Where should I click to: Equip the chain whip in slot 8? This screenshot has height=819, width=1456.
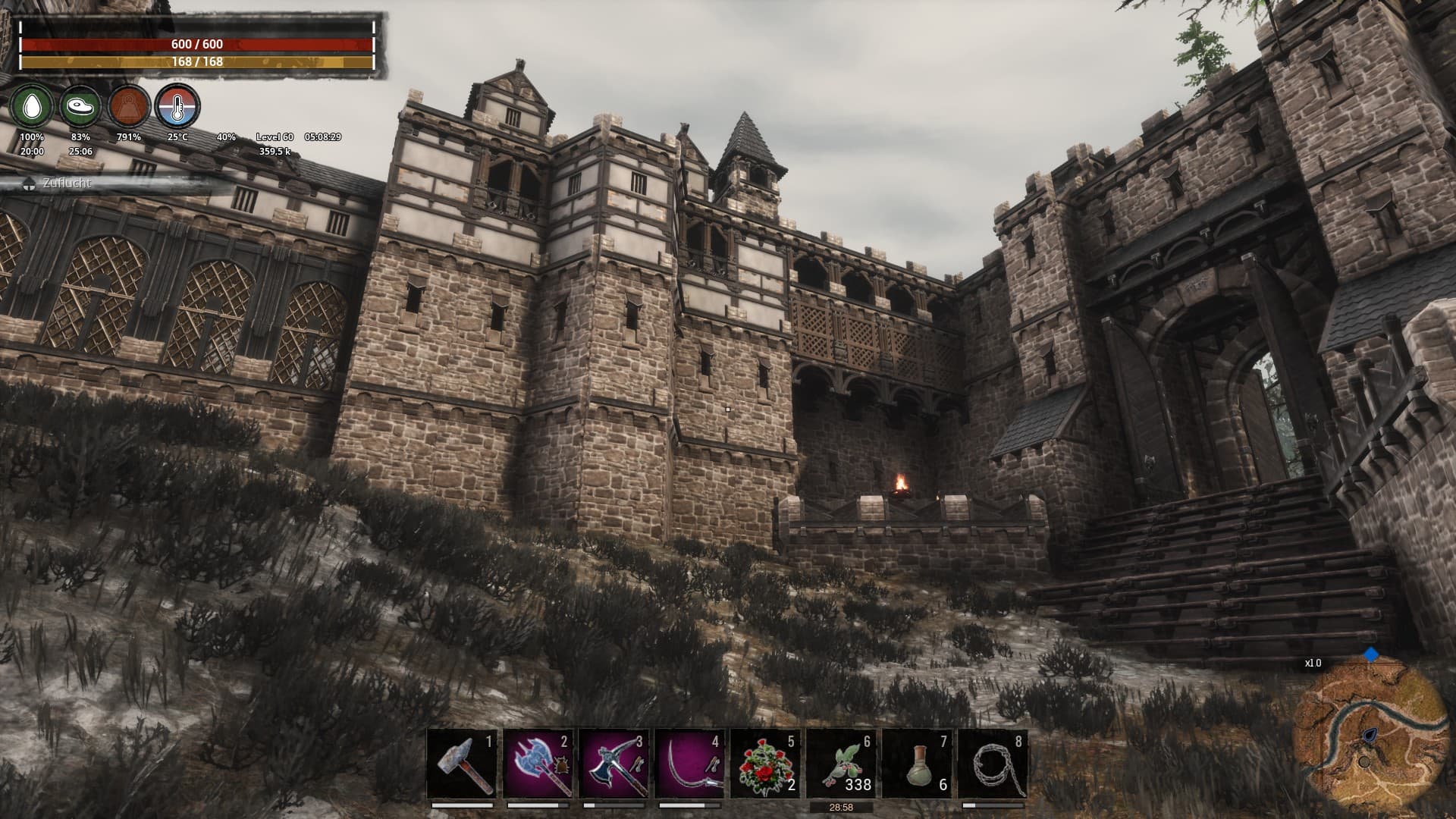click(x=993, y=763)
